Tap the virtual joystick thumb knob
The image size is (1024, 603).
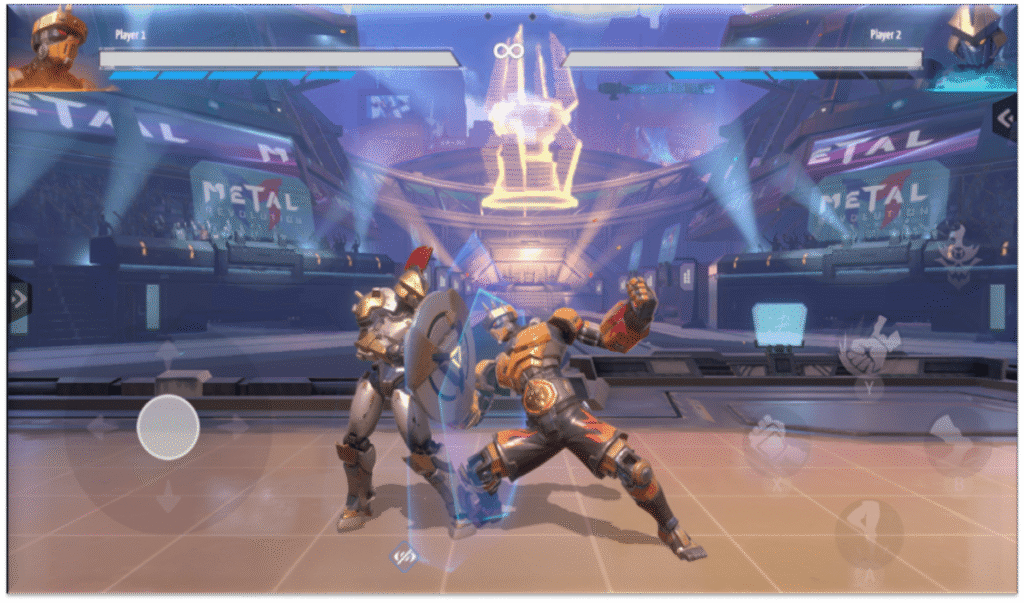click(x=168, y=427)
